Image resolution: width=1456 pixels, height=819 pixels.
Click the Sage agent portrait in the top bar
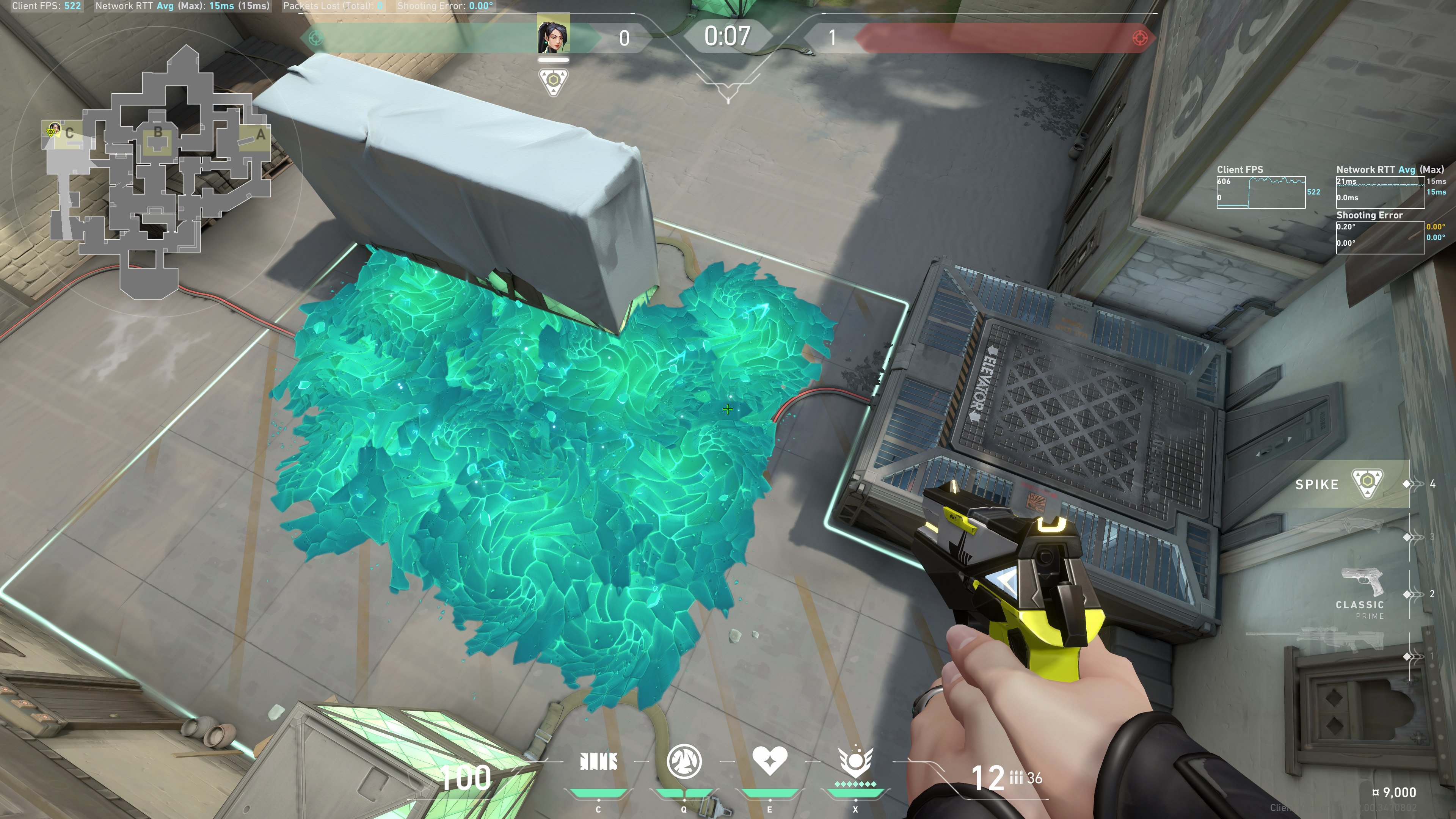(x=553, y=35)
